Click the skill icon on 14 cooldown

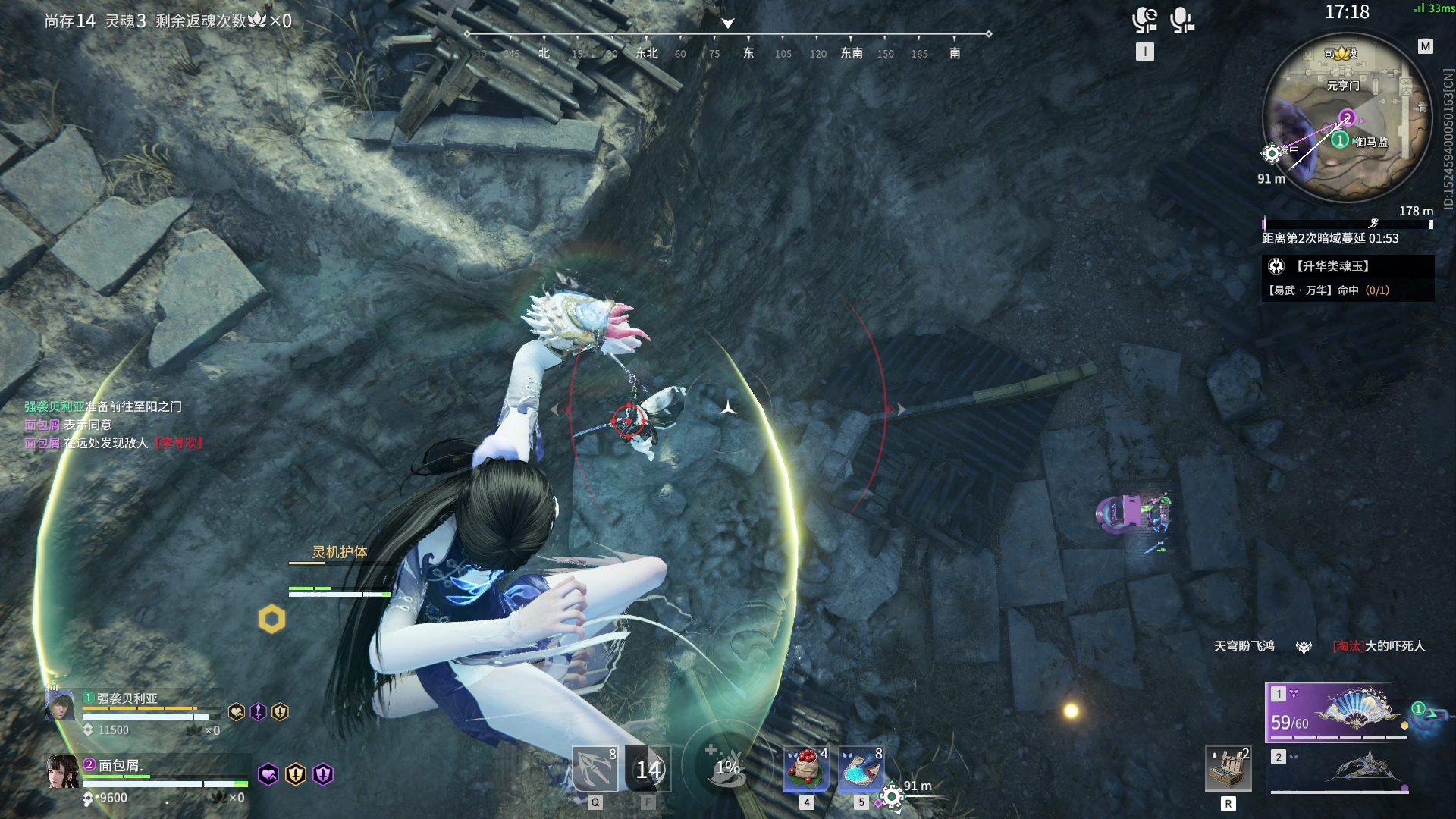click(x=648, y=769)
